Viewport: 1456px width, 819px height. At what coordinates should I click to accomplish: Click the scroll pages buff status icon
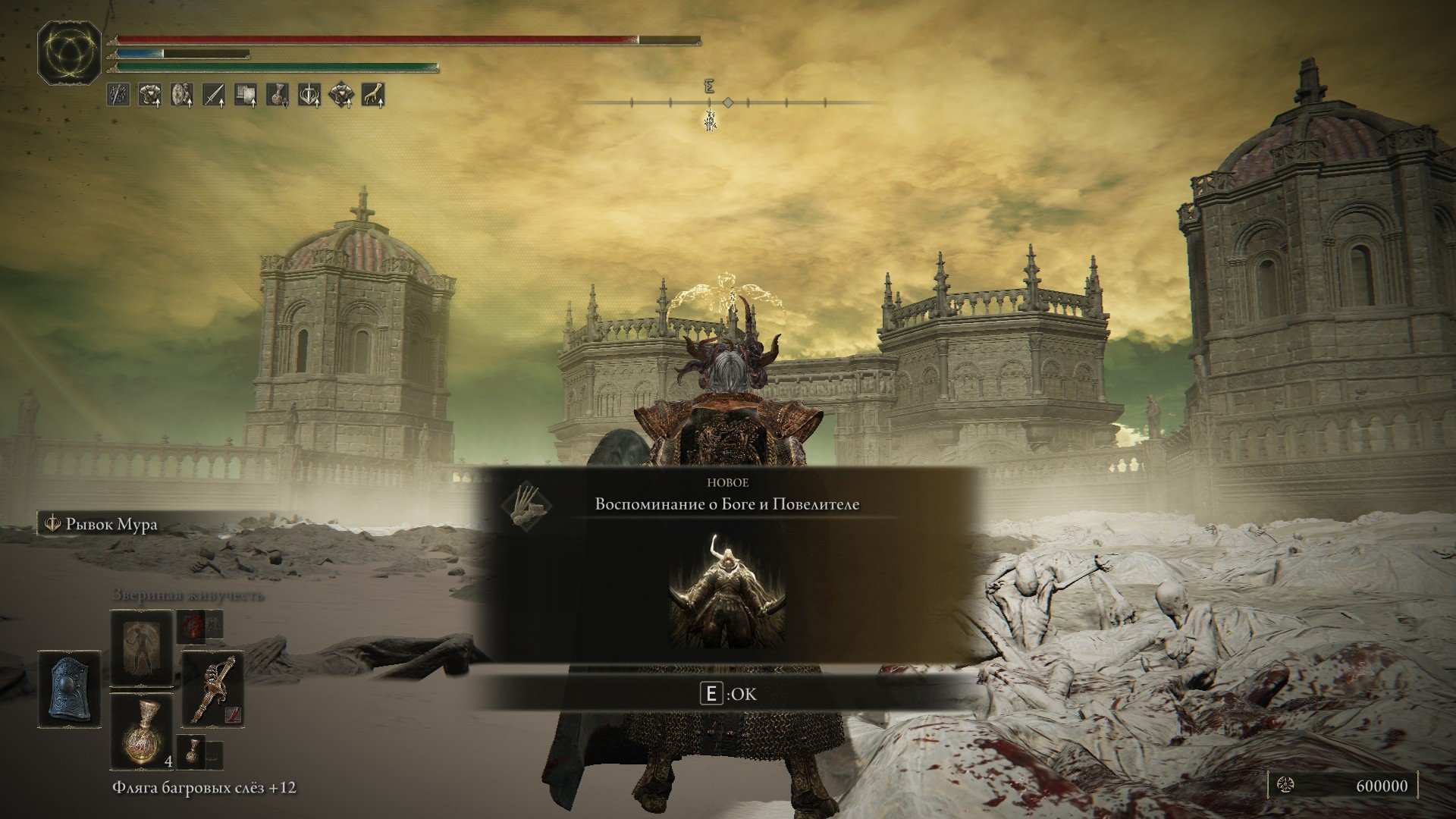pos(245,95)
